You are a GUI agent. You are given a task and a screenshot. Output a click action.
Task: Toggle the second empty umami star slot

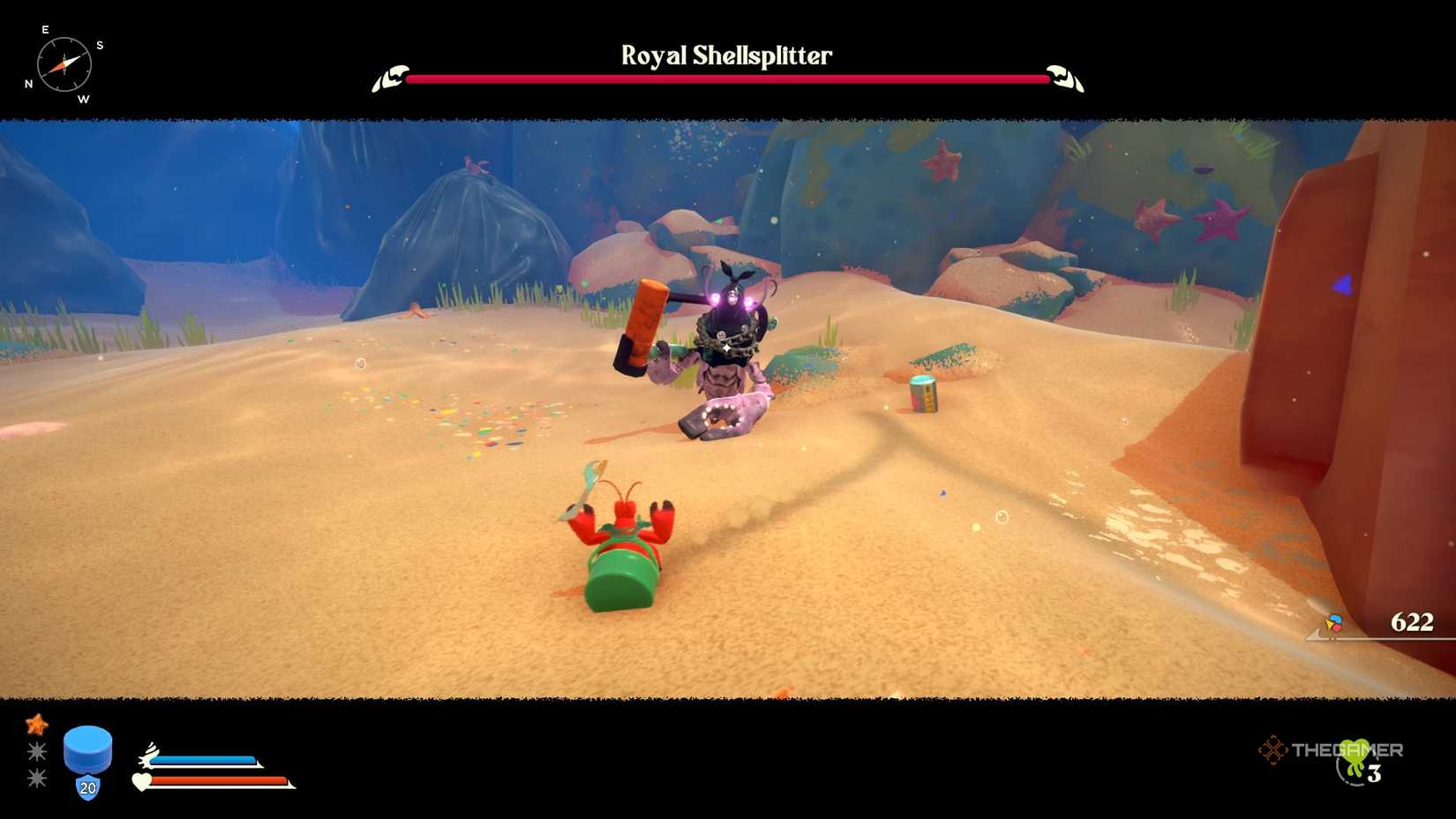pos(35,779)
